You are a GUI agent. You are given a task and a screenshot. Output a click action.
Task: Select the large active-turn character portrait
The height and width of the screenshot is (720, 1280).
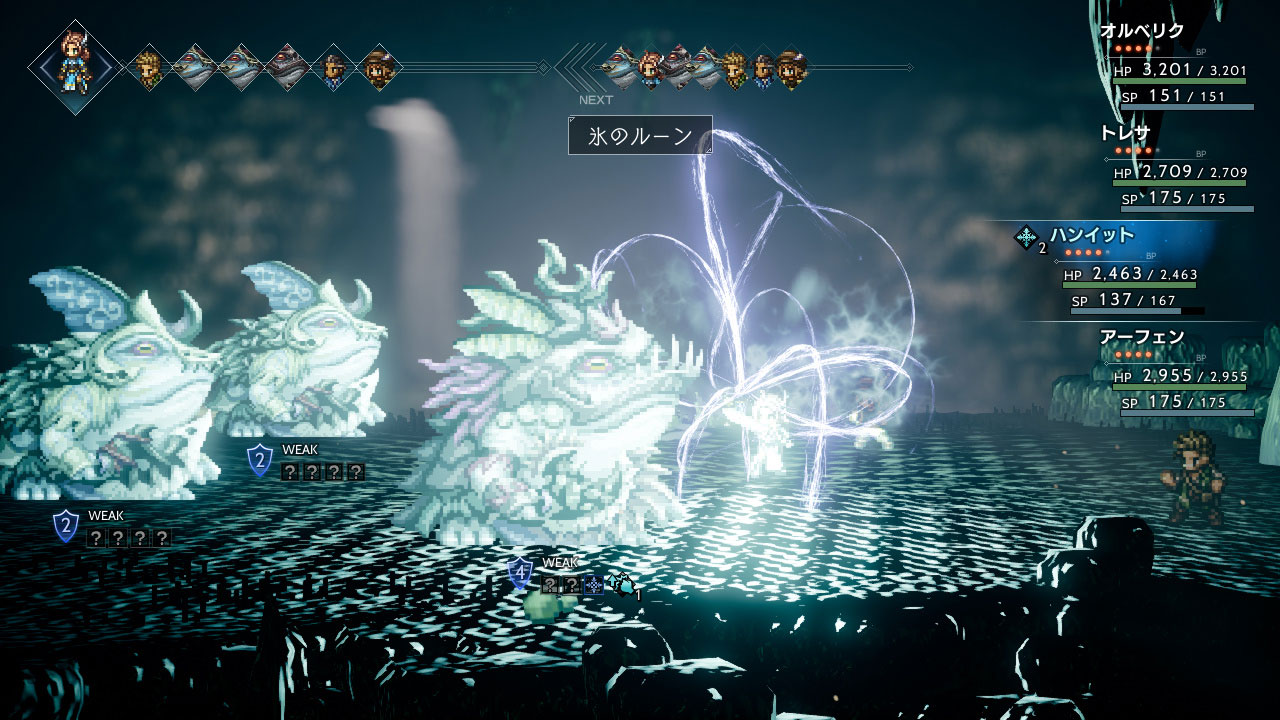click(75, 67)
